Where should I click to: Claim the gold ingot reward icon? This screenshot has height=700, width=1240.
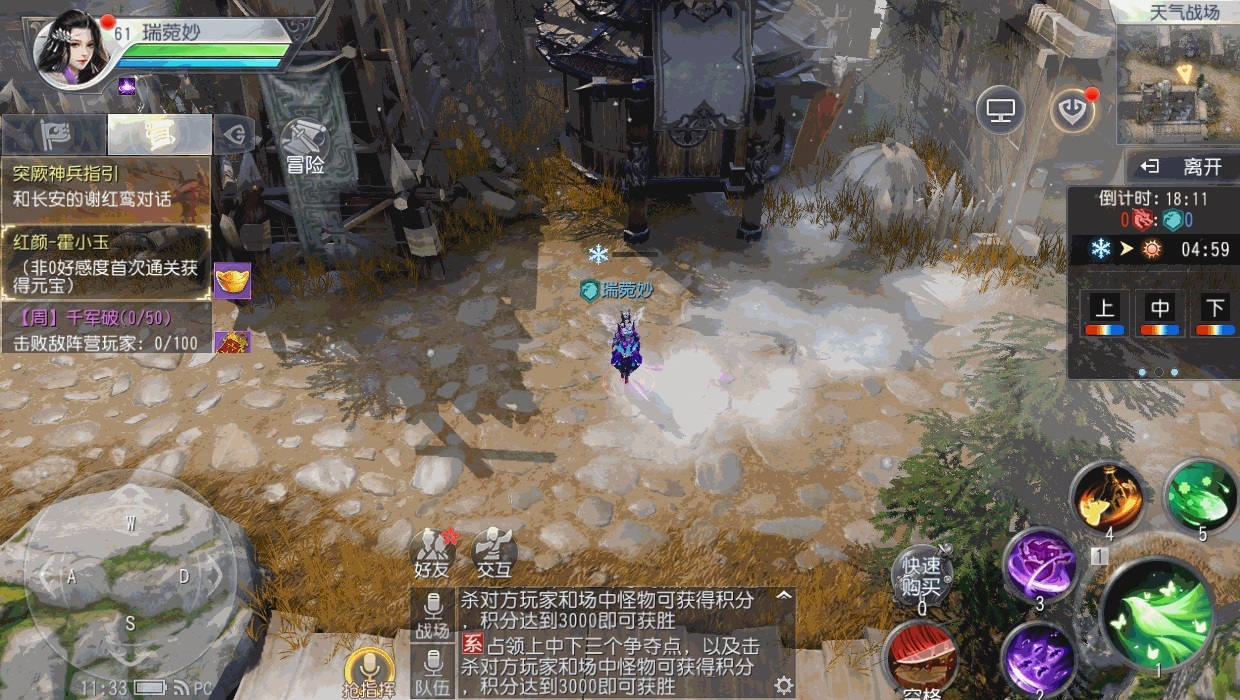[x=232, y=280]
